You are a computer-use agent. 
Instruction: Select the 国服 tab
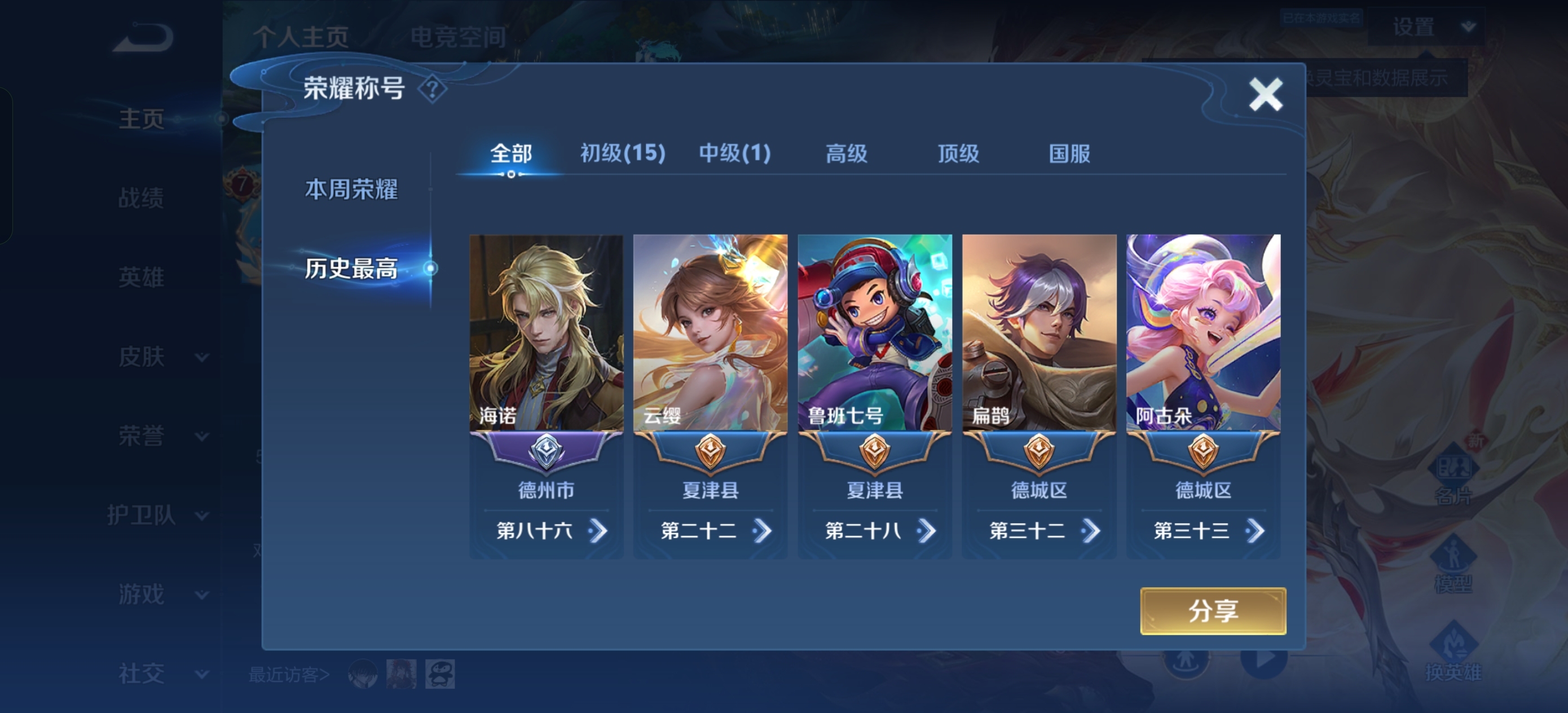1069,153
